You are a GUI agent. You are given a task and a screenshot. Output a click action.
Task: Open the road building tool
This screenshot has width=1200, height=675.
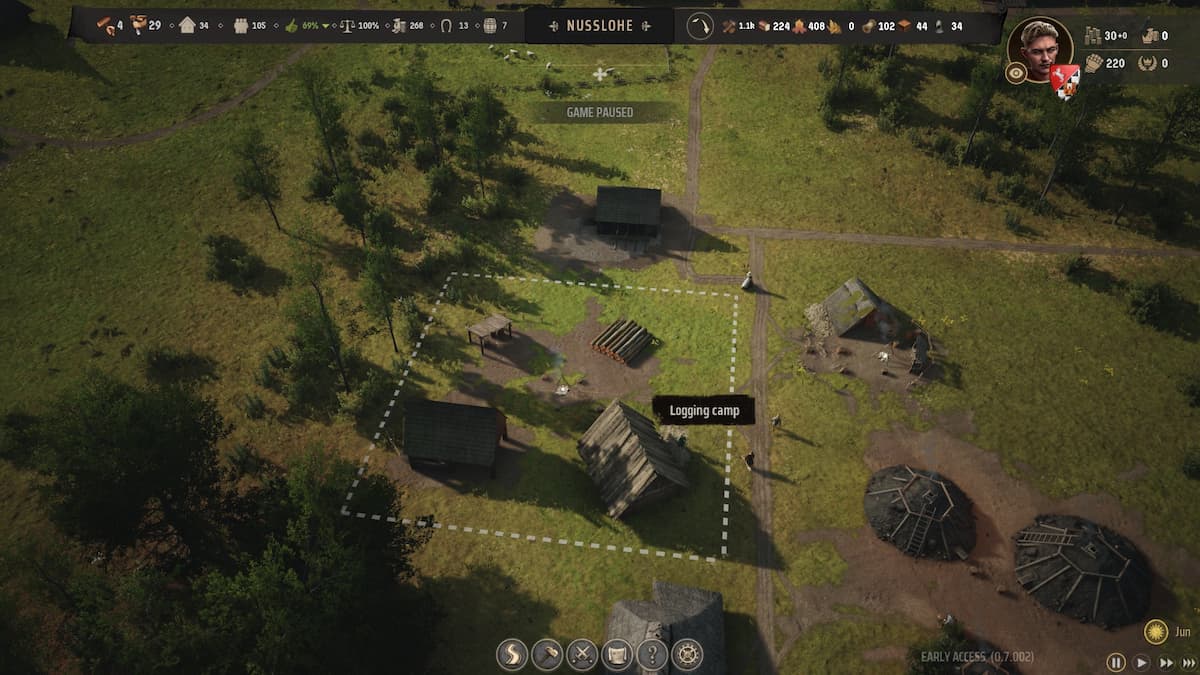512,655
